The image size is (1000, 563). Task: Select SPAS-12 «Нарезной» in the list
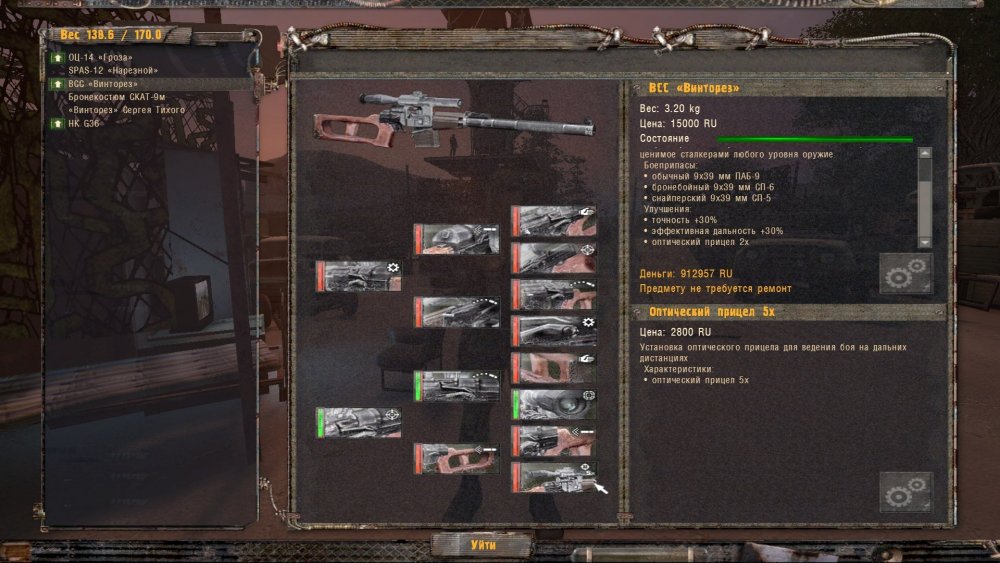click(113, 71)
